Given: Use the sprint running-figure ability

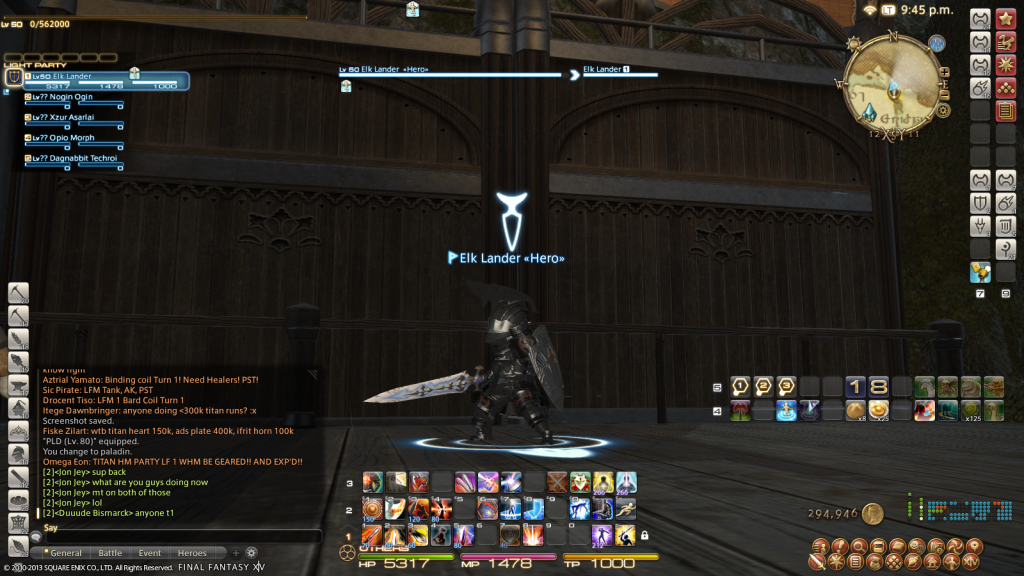Looking at the screenshot, I should 626,509.
